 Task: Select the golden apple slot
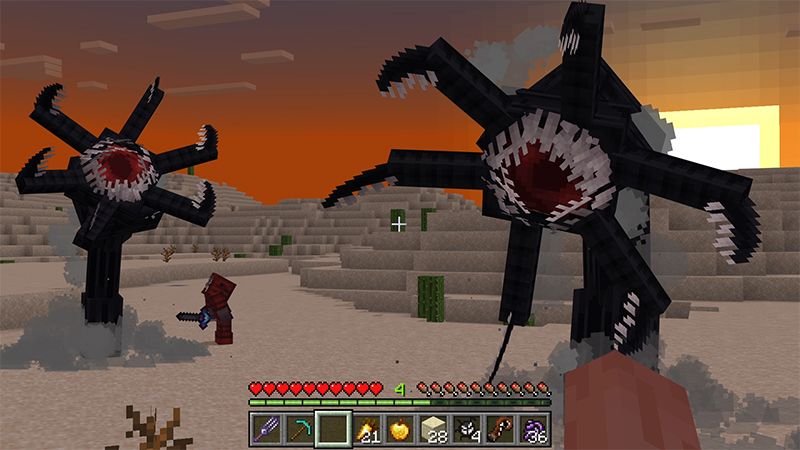[400, 428]
